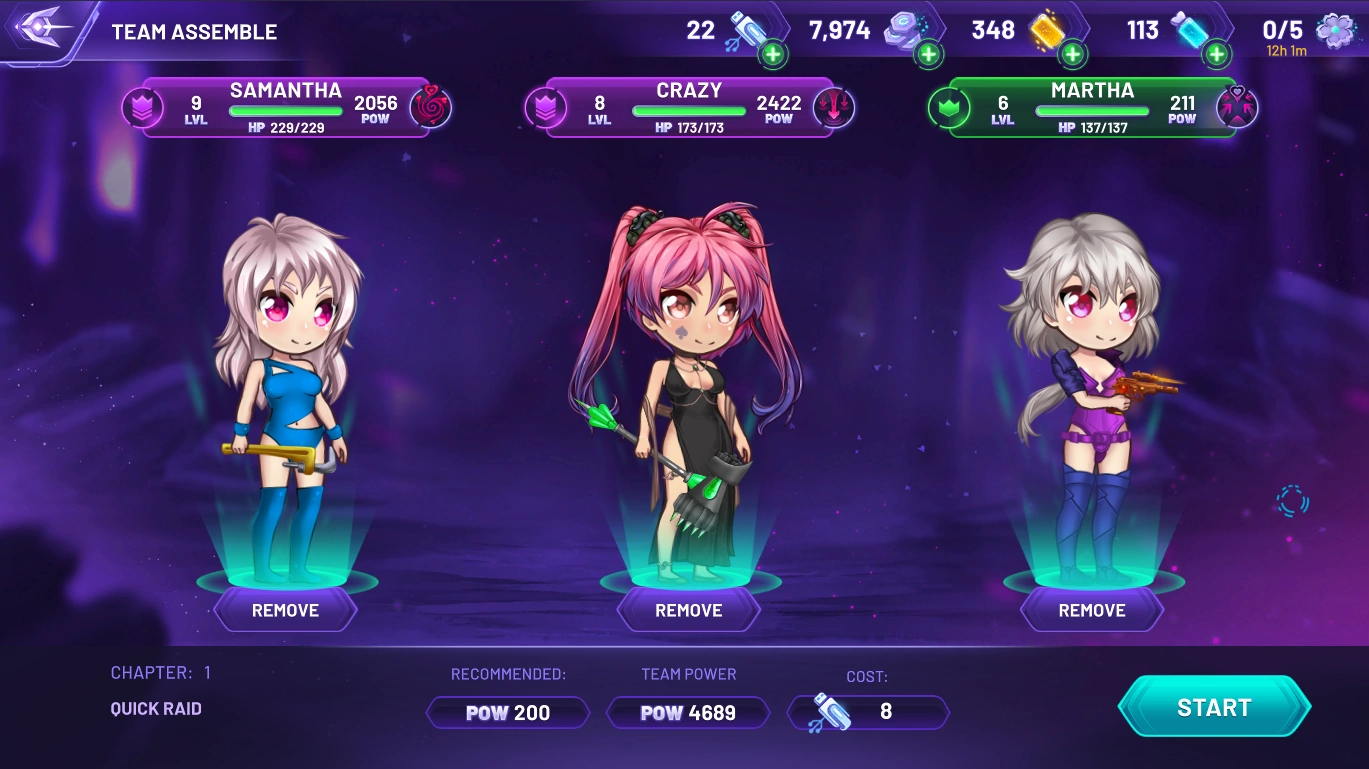The width and height of the screenshot is (1369, 769).
Task: Select Samantha's spiral skill icon
Action: coord(431,107)
